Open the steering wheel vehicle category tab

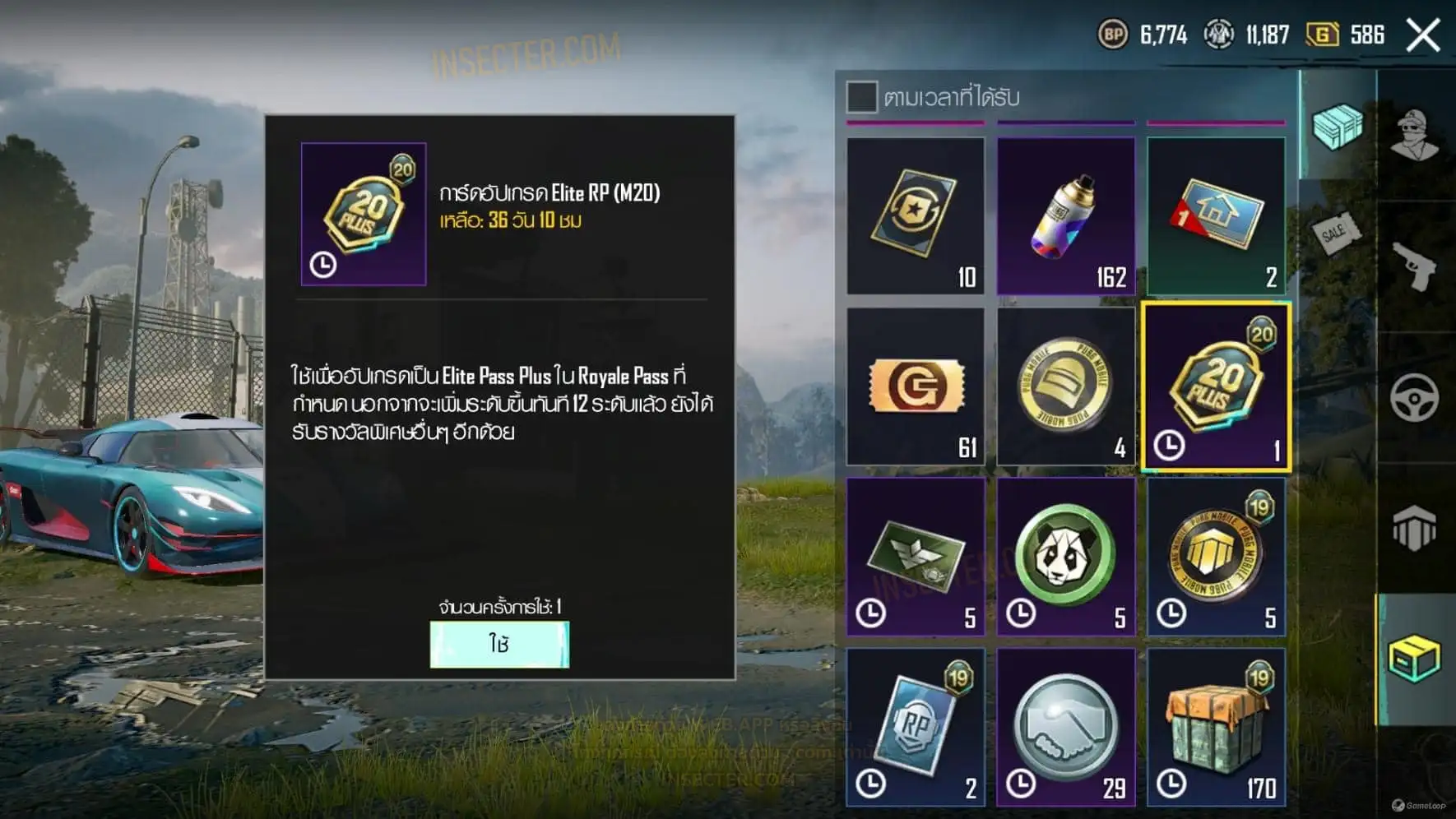tap(1415, 397)
